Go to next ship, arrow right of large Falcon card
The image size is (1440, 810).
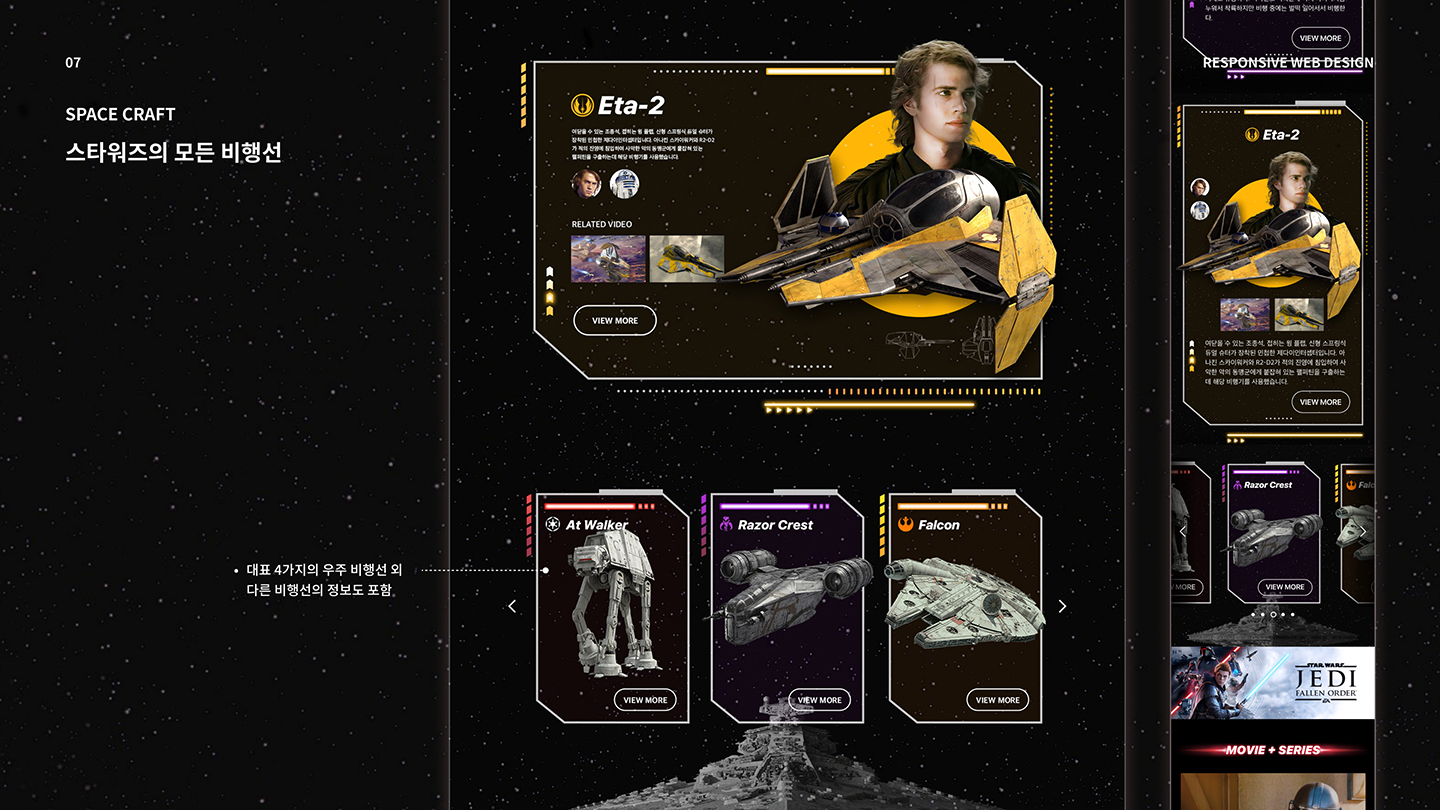[1062, 606]
